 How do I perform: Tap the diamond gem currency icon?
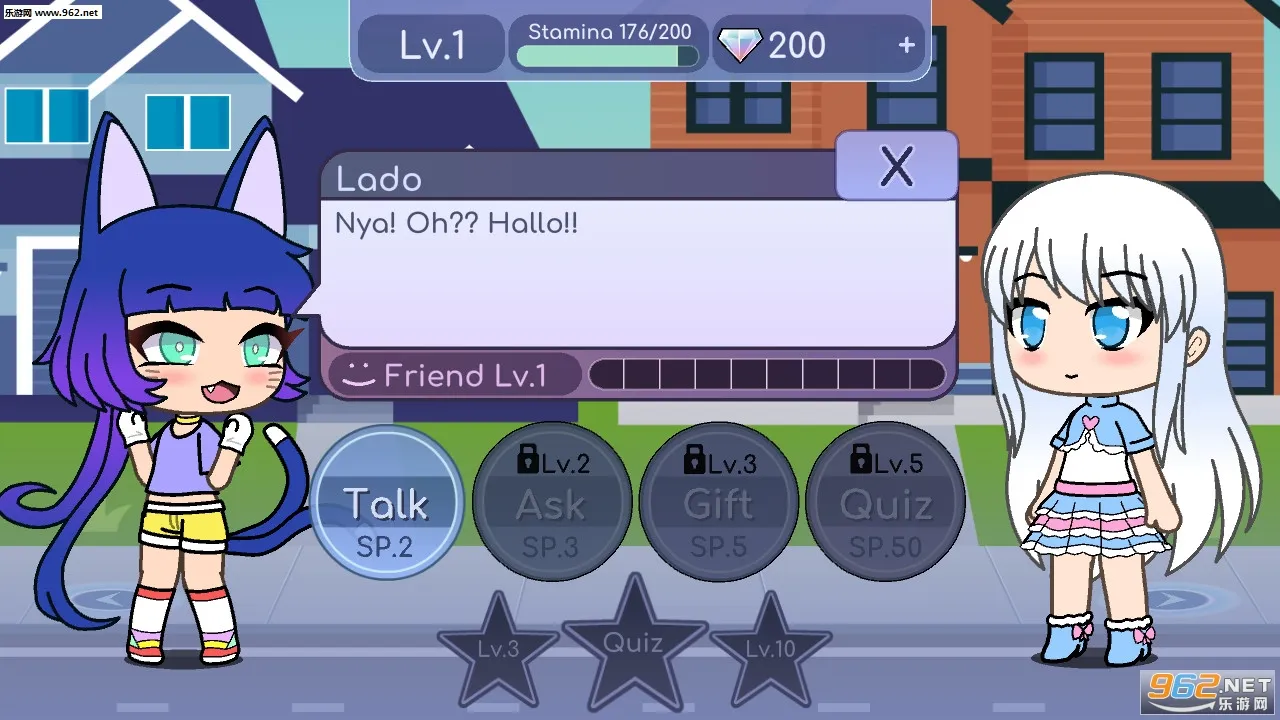[740, 44]
